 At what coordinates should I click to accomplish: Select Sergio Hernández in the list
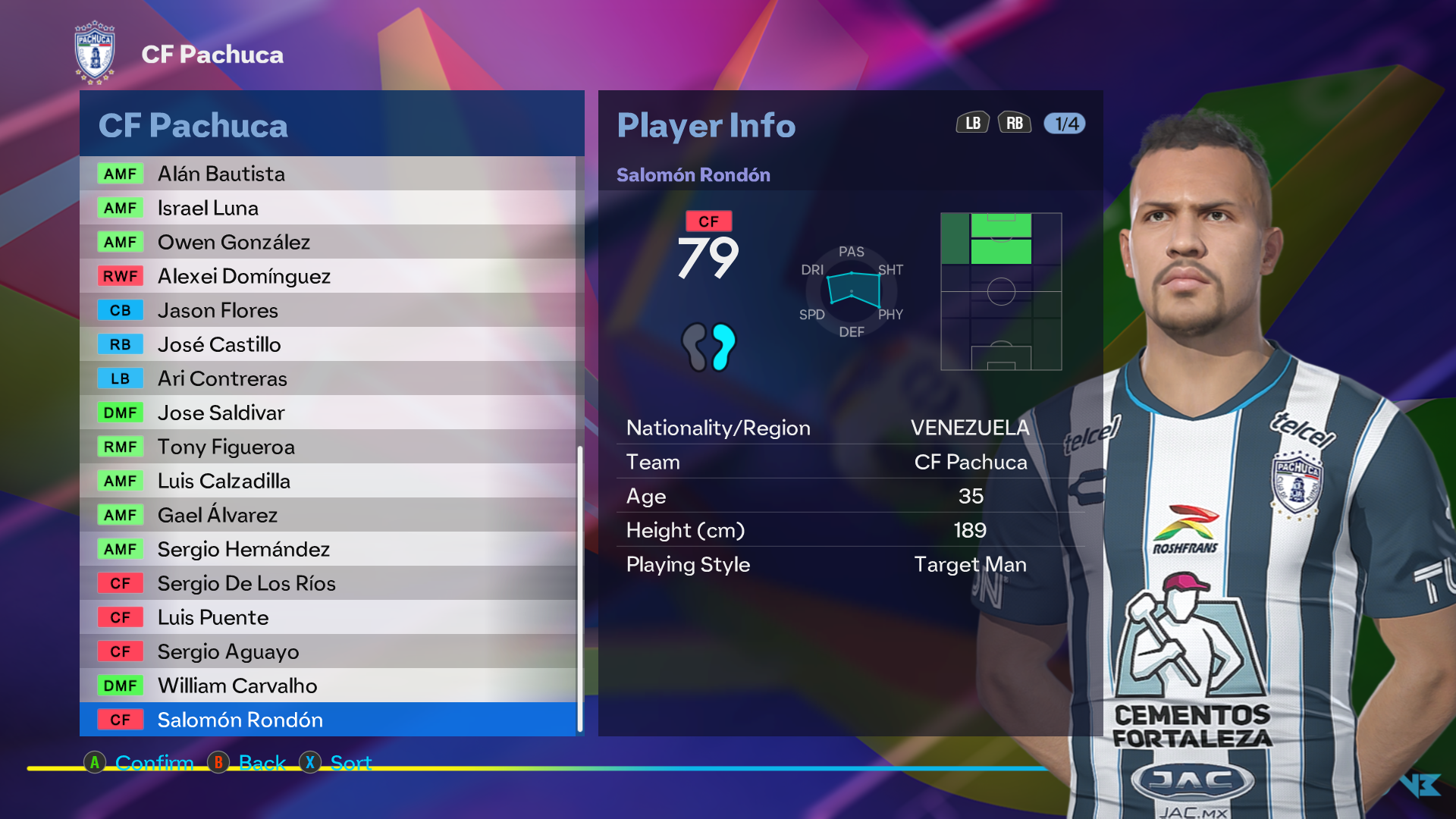[328, 549]
